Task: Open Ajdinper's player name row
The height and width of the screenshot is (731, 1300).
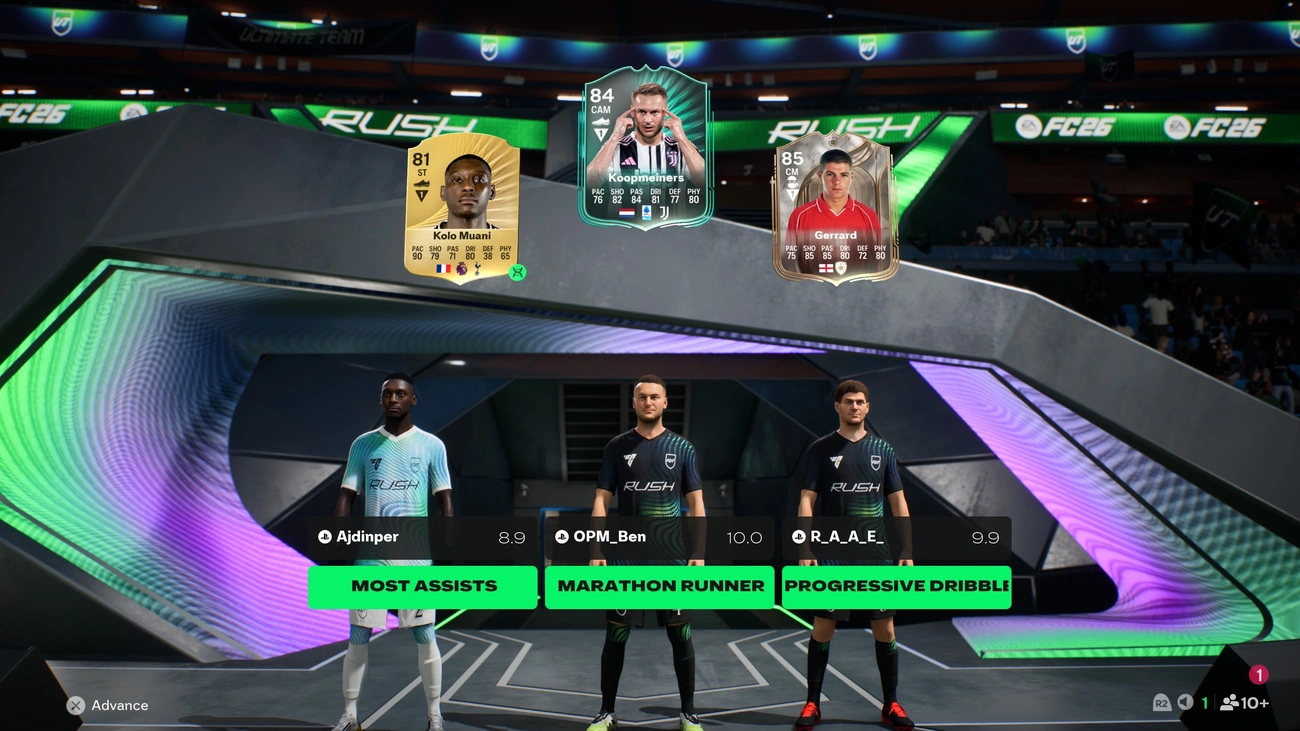Action: pos(422,537)
